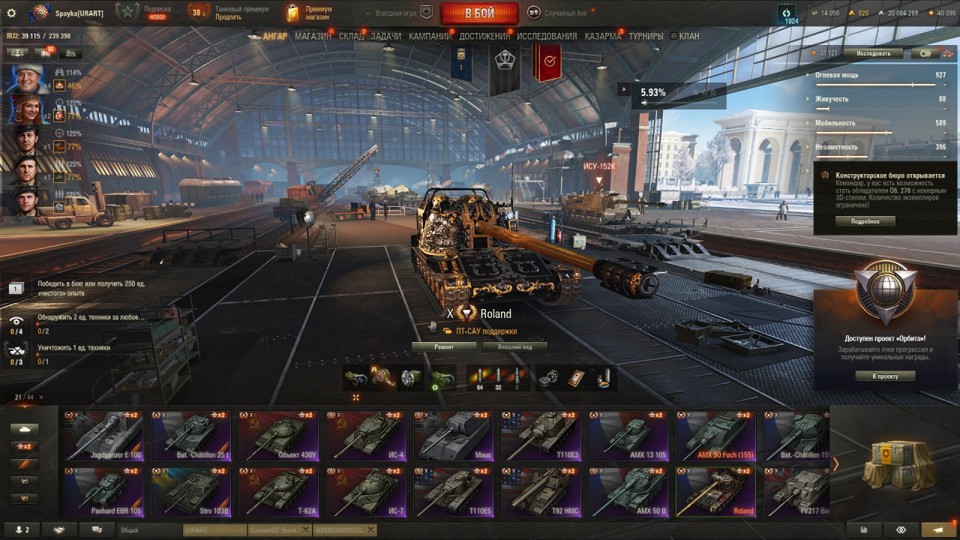960x540 pixels.
Task: Switch to the МАГАЗИН tab
Action: click(313, 36)
